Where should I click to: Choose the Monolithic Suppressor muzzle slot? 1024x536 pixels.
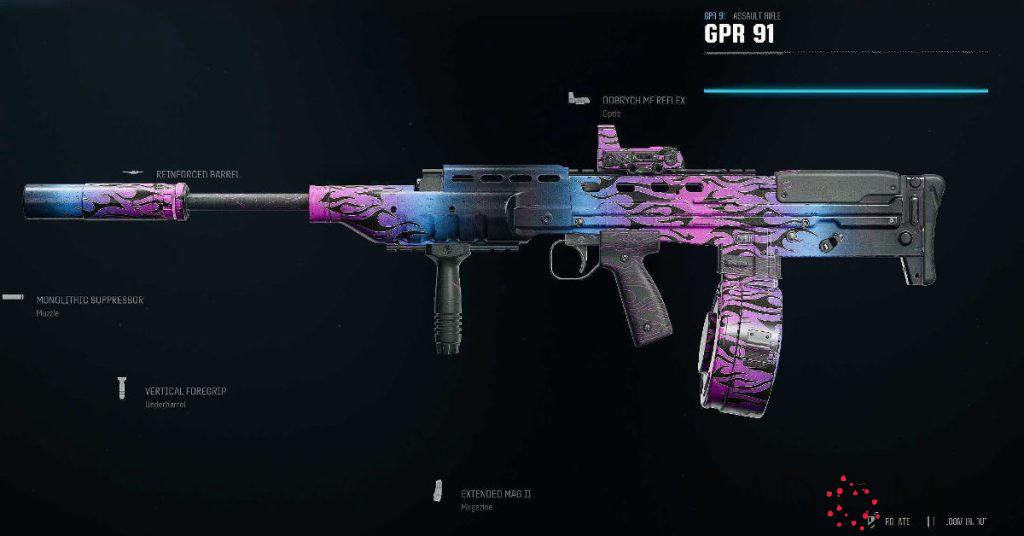point(89,300)
